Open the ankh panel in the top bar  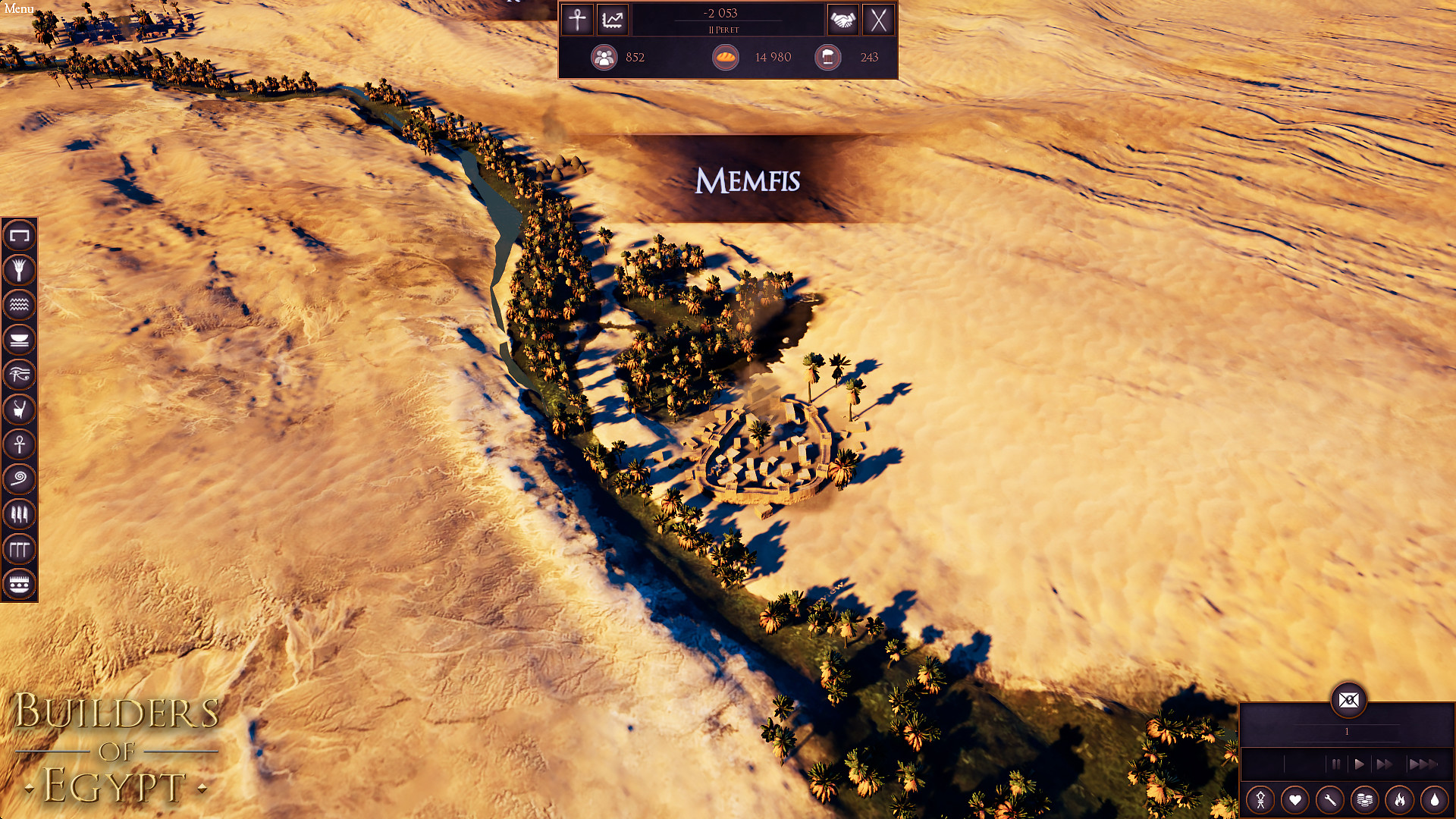click(576, 20)
